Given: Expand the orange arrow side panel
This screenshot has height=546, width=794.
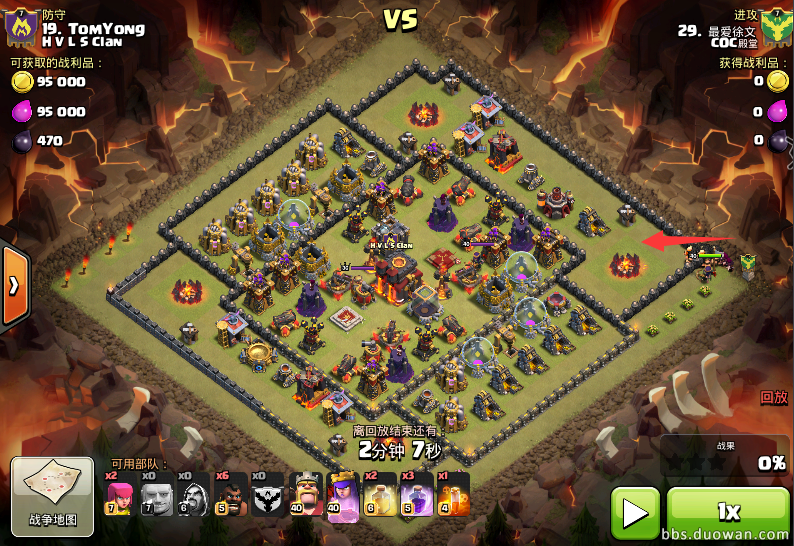Looking at the screenshot, I should tap(14, 286).
